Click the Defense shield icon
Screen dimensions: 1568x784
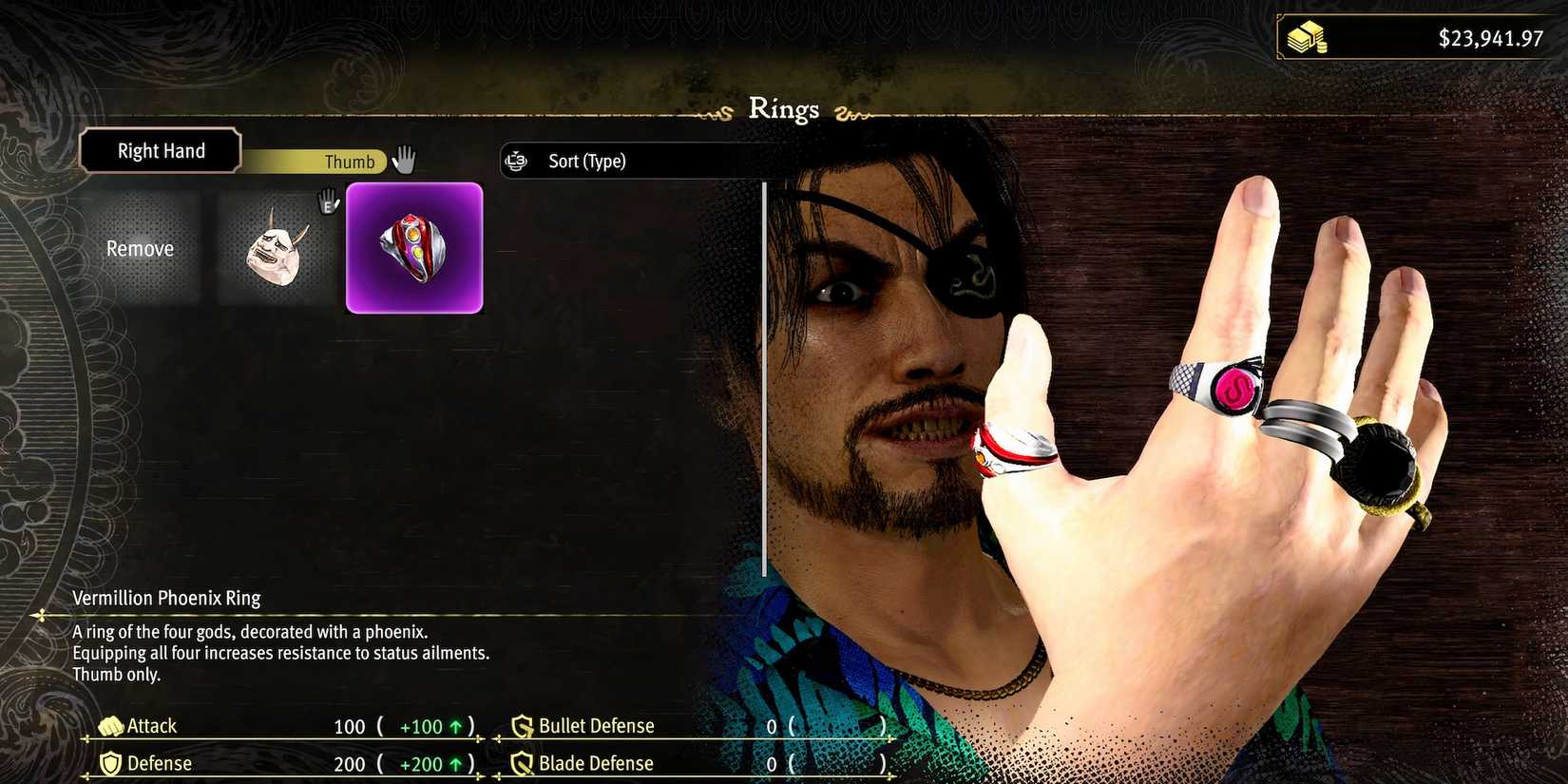[x=111, y=762]
